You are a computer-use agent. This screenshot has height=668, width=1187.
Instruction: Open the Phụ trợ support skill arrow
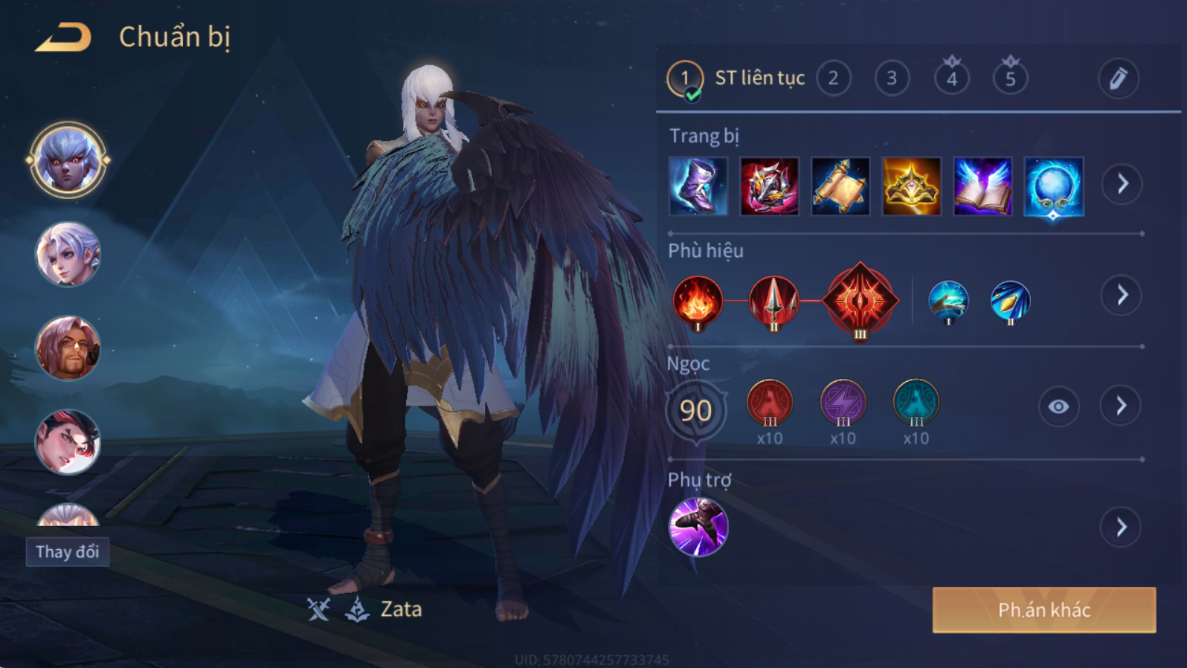[1121, 527]
